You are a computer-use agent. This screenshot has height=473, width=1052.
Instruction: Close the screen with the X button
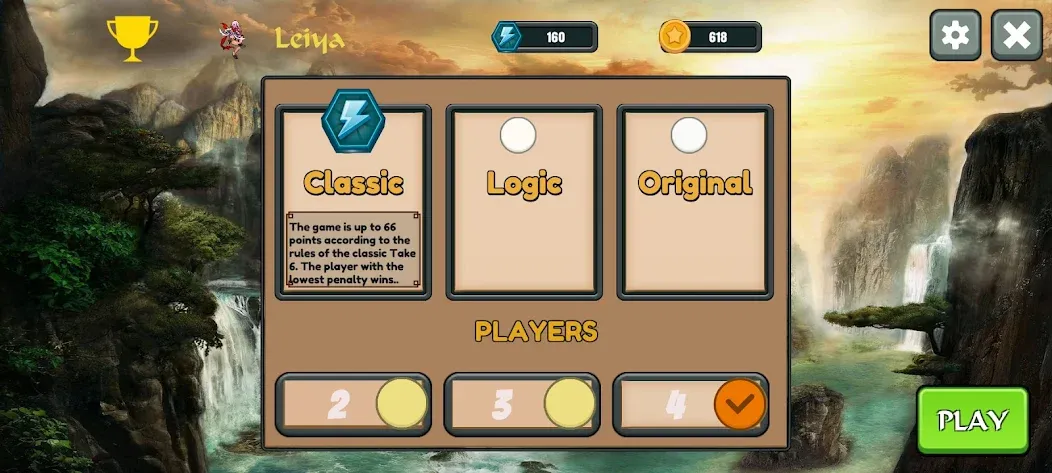1016,36
